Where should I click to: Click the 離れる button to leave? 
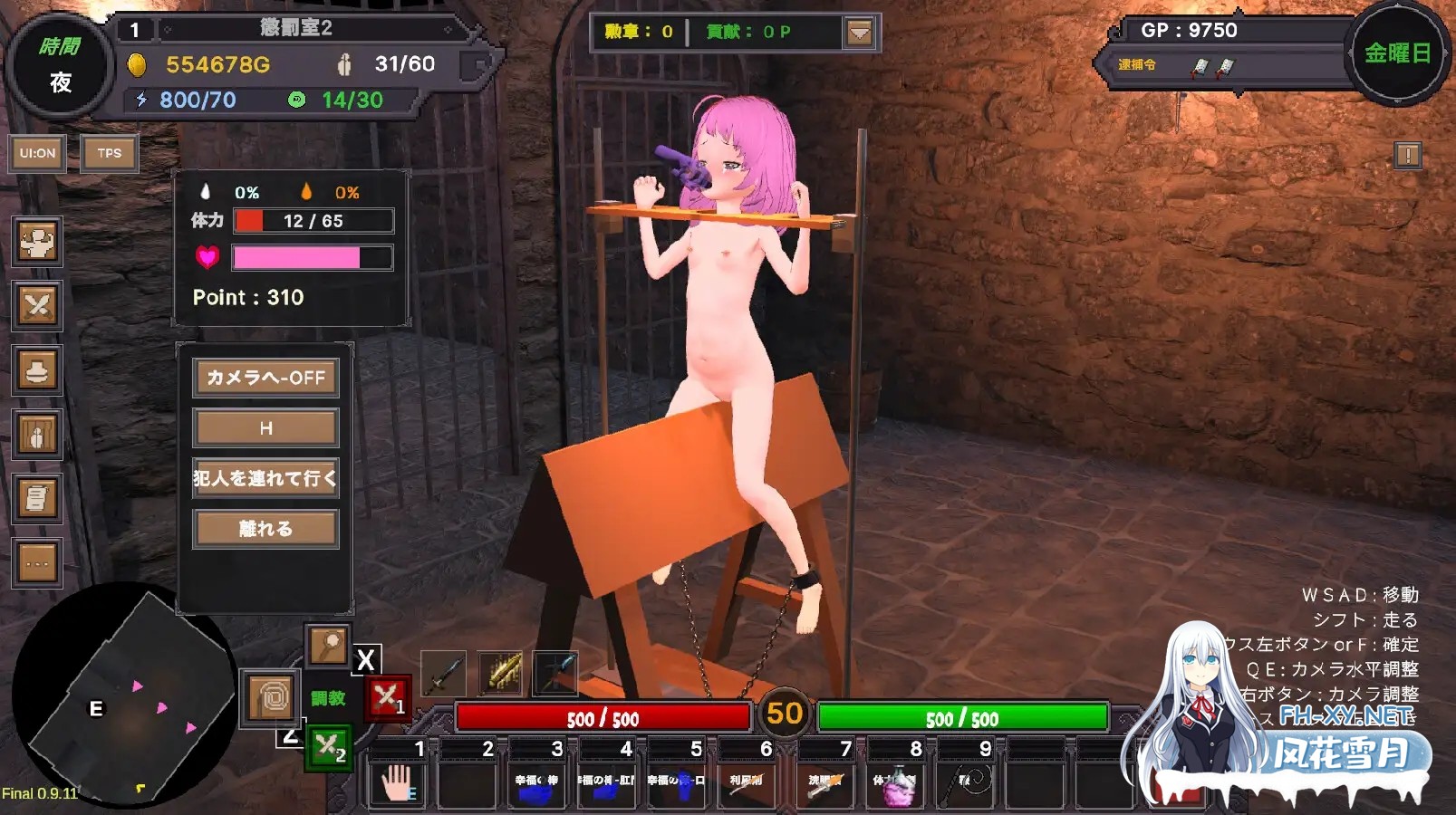tap(265, 528)
